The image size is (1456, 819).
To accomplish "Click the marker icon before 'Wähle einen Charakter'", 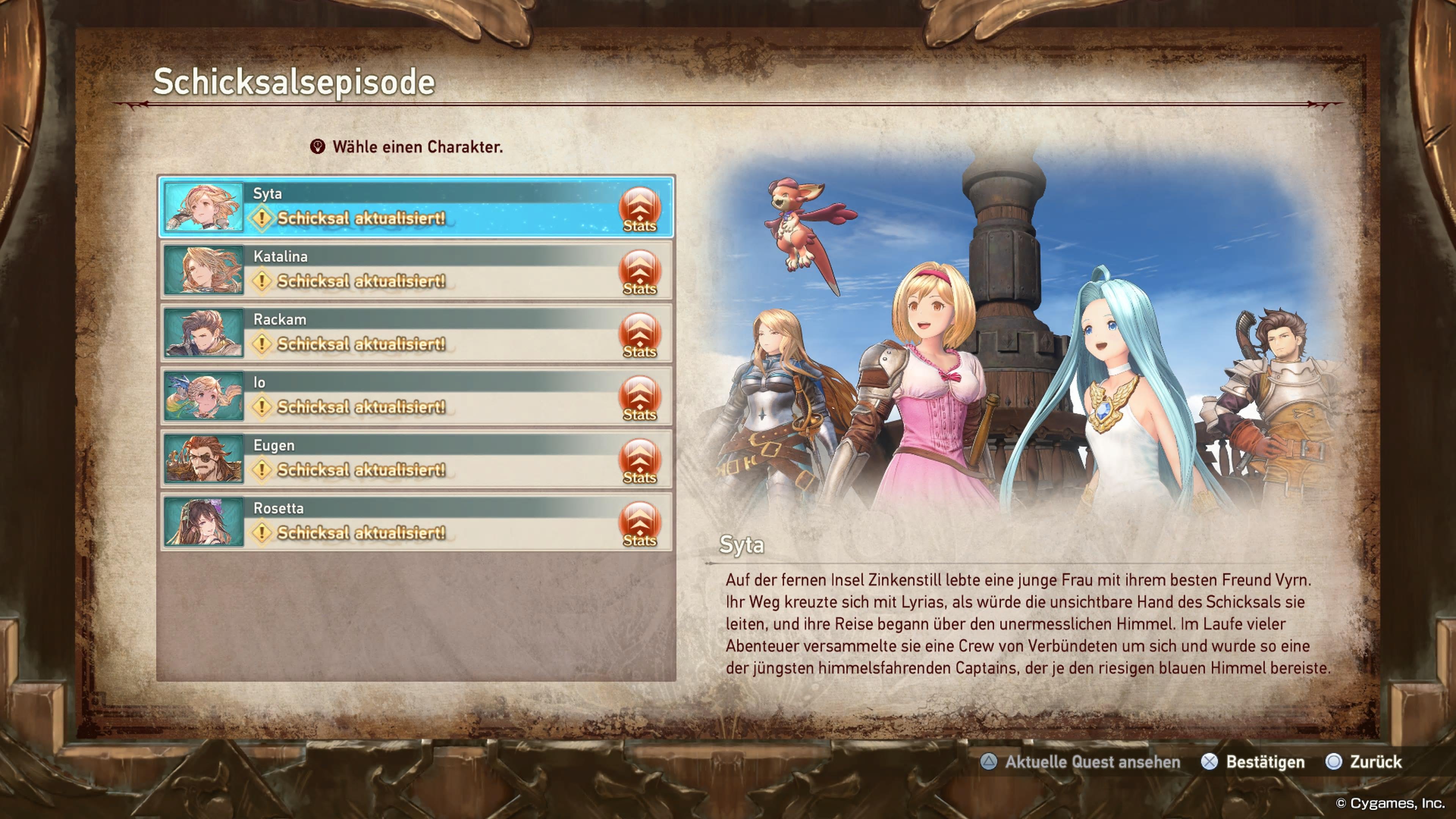I will pyautogui.click(x=318, y=147).
